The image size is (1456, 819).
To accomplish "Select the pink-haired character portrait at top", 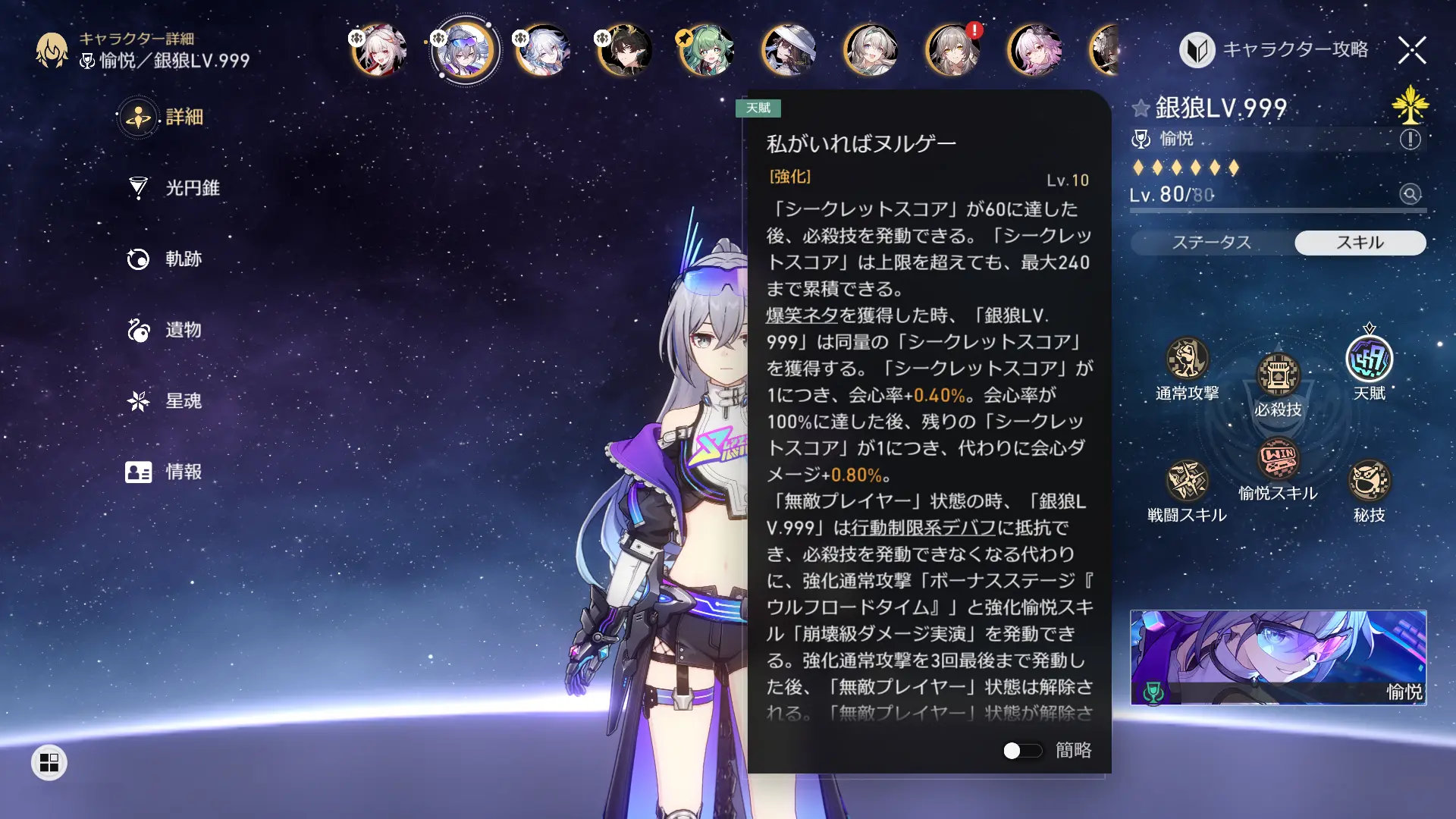I will (1034, 50).
